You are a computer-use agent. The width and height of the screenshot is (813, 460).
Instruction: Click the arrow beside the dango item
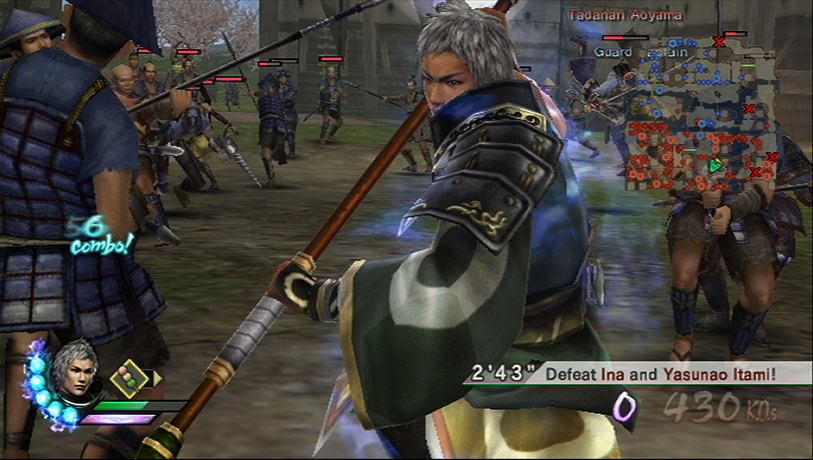pyautogui.click(x=156, y=378)
